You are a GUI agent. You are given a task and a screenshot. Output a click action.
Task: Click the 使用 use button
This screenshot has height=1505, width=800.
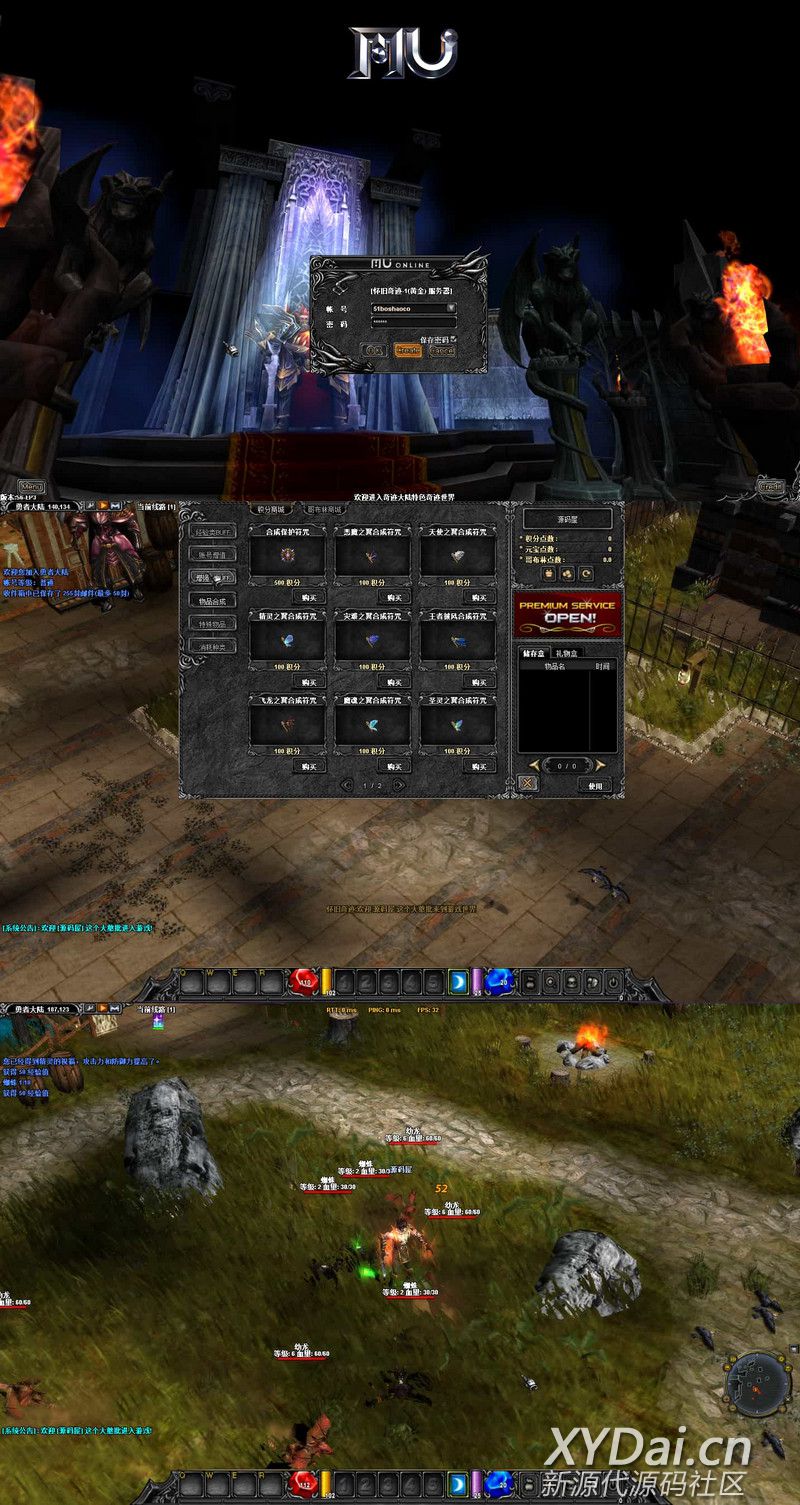[x=596, y=785]
